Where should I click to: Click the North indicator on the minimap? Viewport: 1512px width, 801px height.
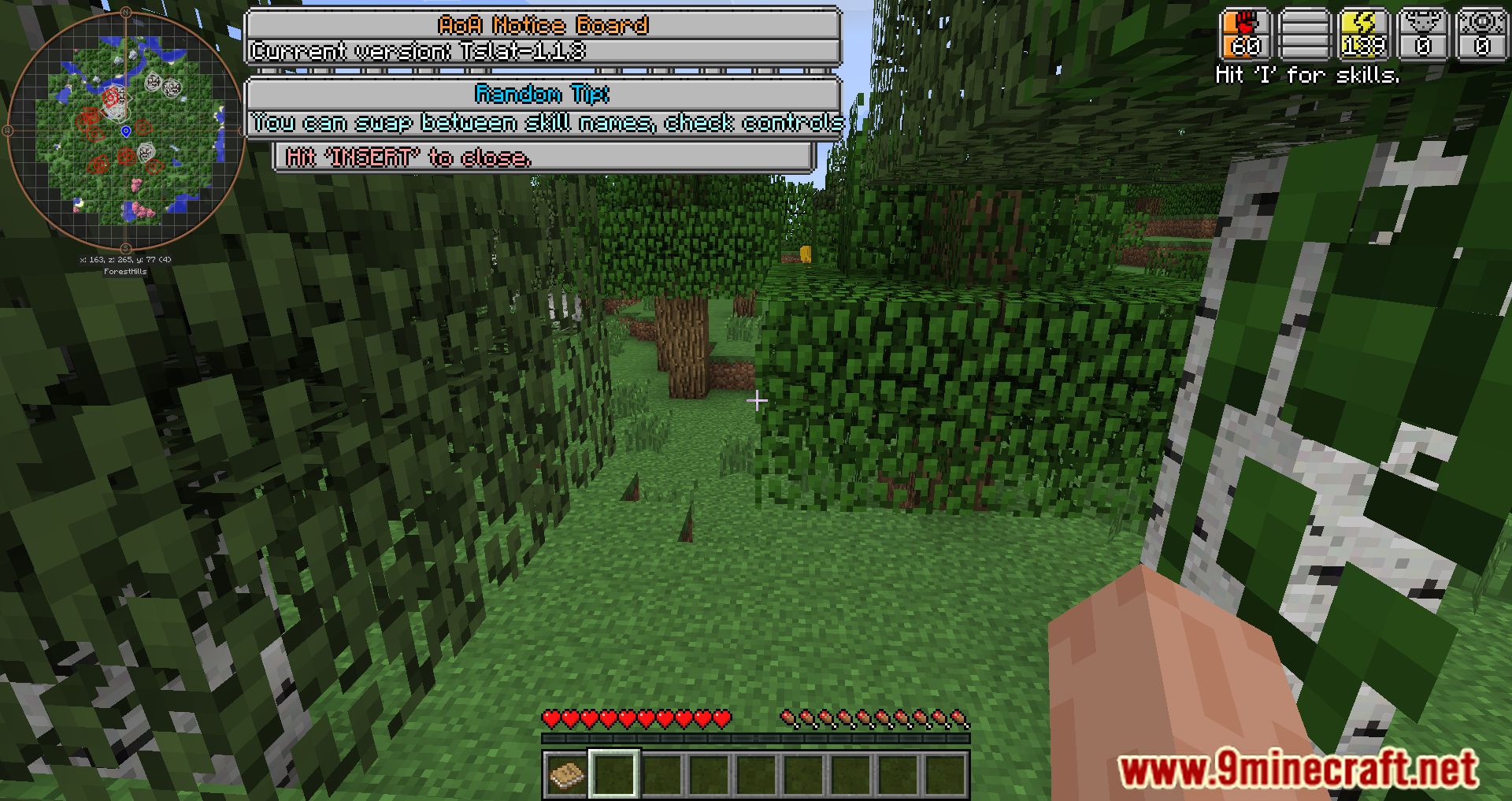pyautogui.click(x=126, y=13)
